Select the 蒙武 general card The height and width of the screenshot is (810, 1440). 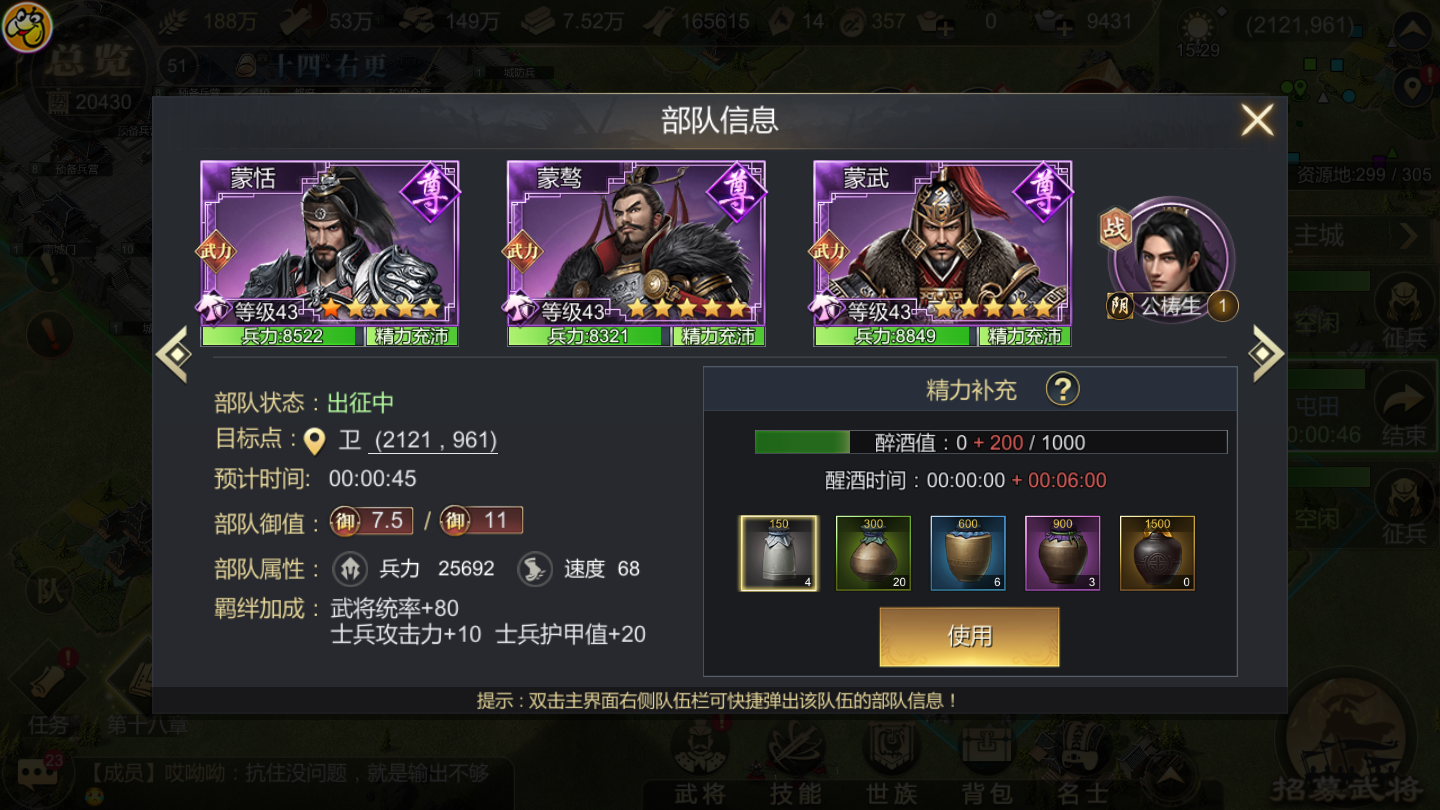click(x=942, y=253)
